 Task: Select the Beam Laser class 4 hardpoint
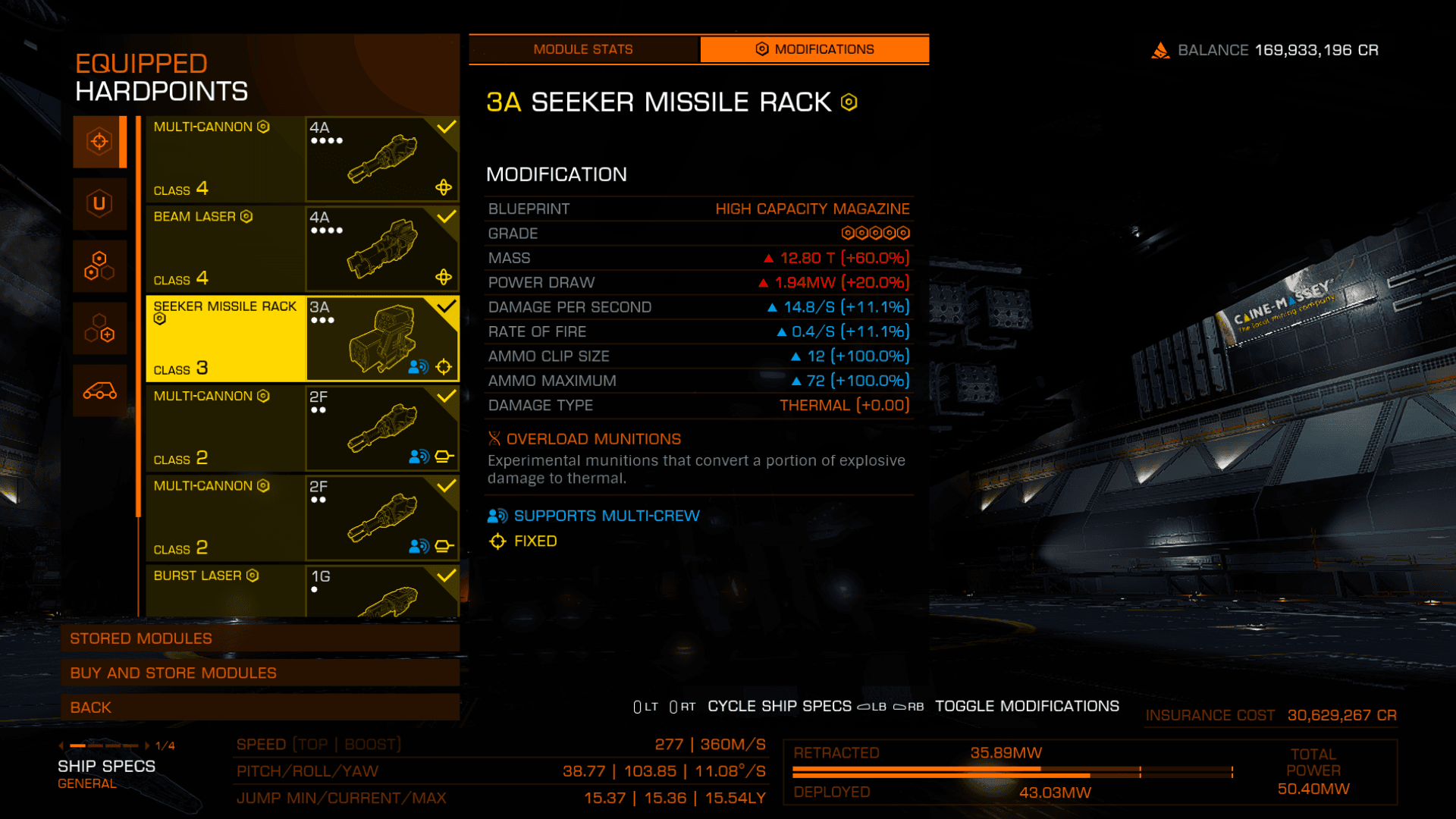[302, 249]
